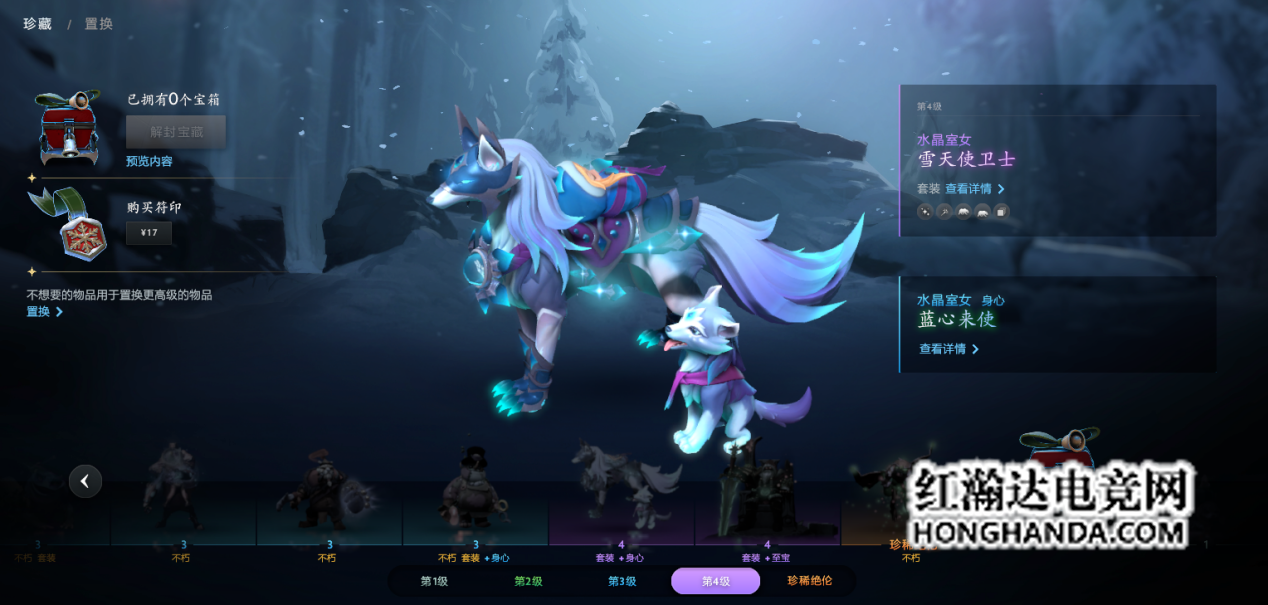The image size is (1268, 605).
Task: Select the wand icon under 雪天使卫士
Action: [944, 211]
